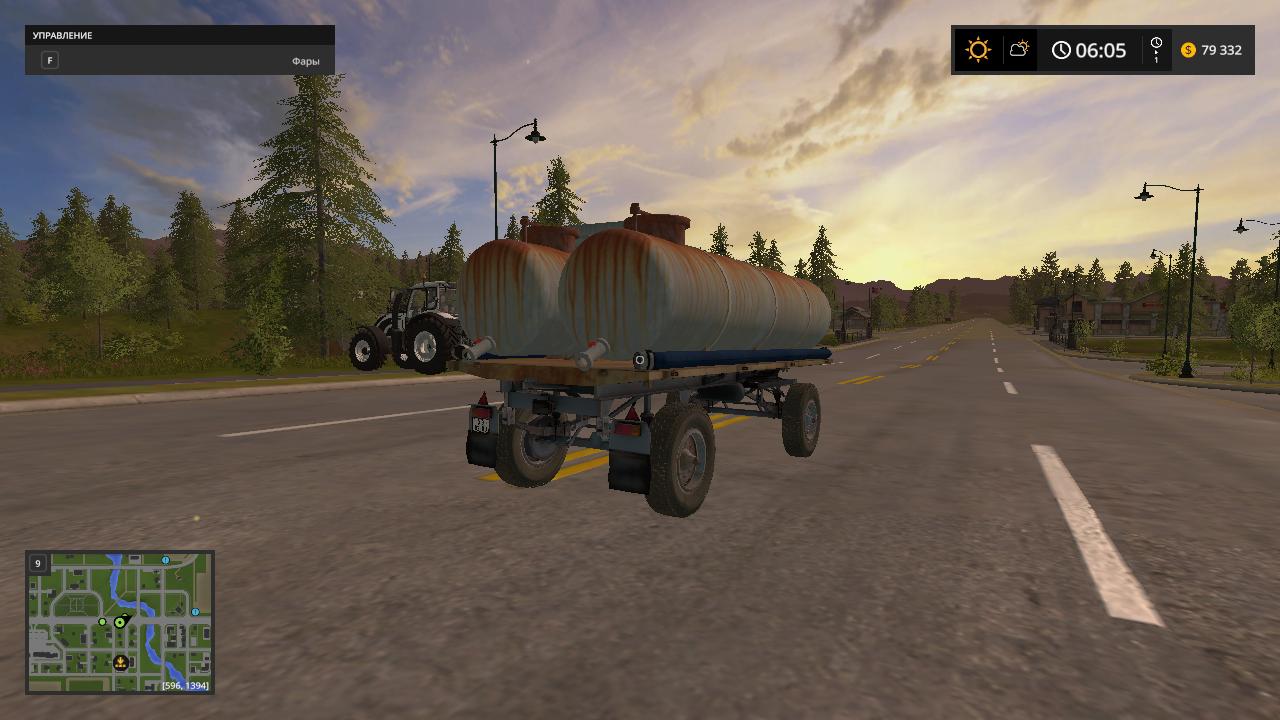Click the time-scale stopwatch icon
Screen dimensions: 1280x720
tap(1156, 45)
